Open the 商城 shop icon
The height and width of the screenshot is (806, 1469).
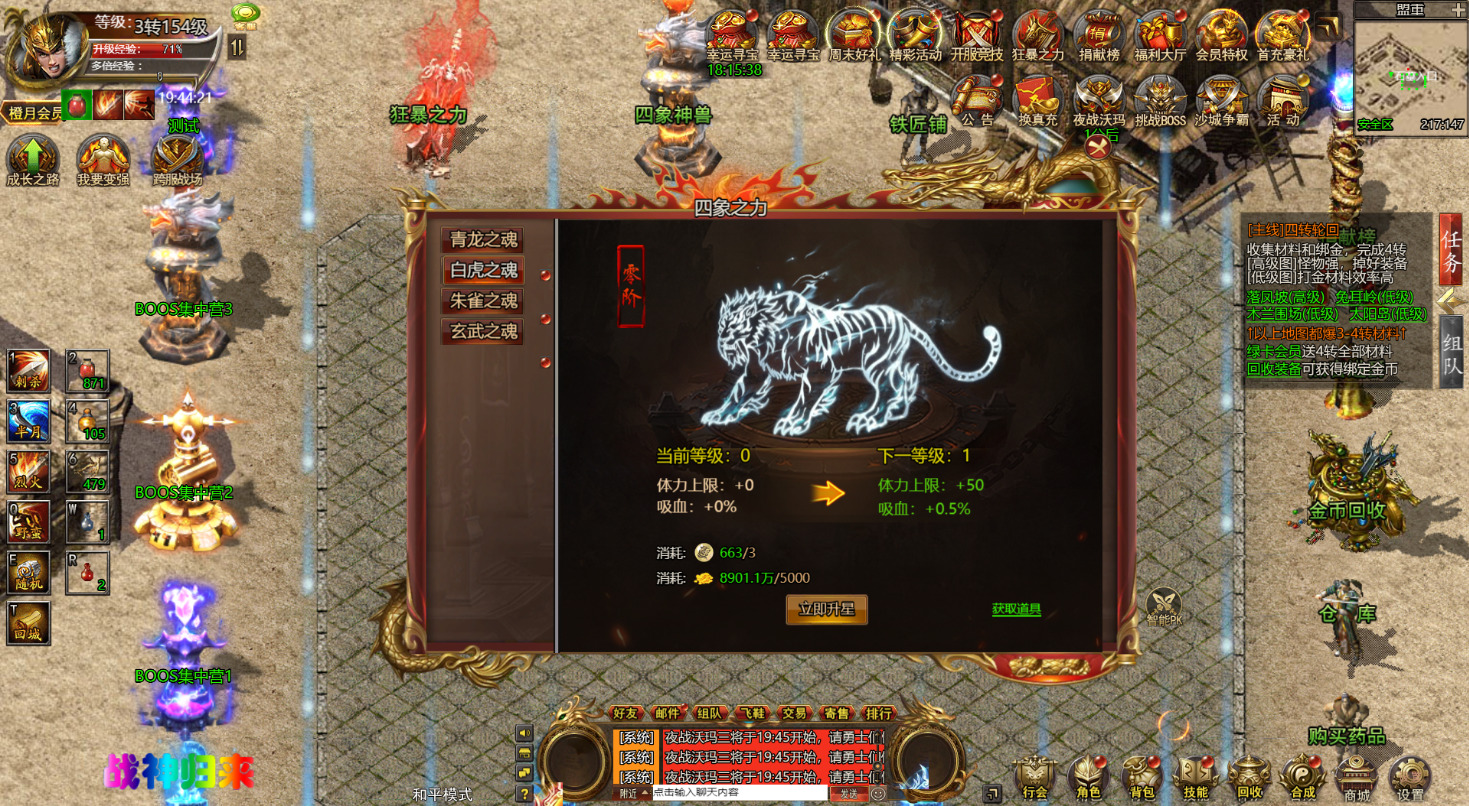click(x=1355, y=775)
